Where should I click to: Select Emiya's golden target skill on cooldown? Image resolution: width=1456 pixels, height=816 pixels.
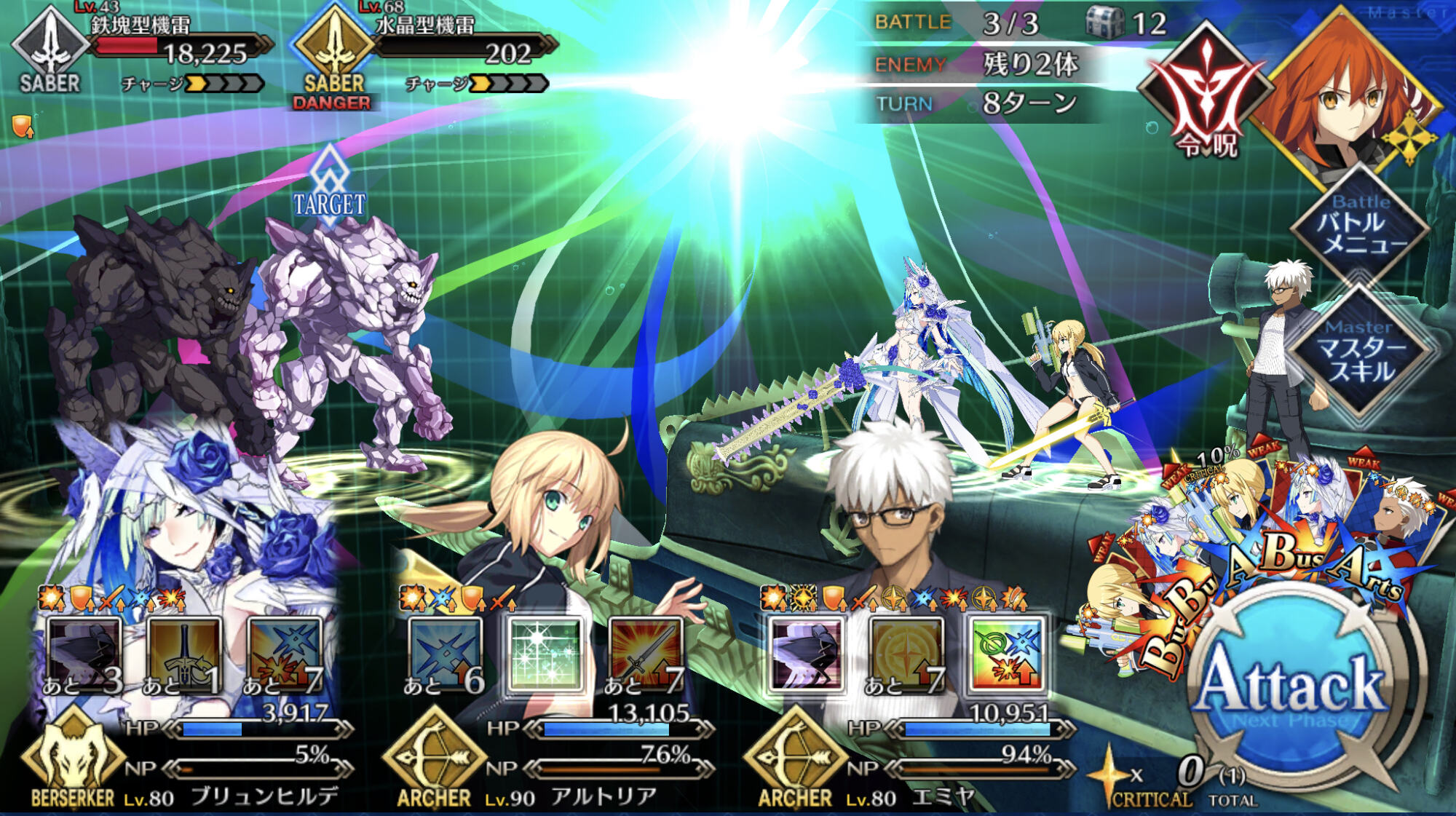pyautogui.click(x=906, y=654)
